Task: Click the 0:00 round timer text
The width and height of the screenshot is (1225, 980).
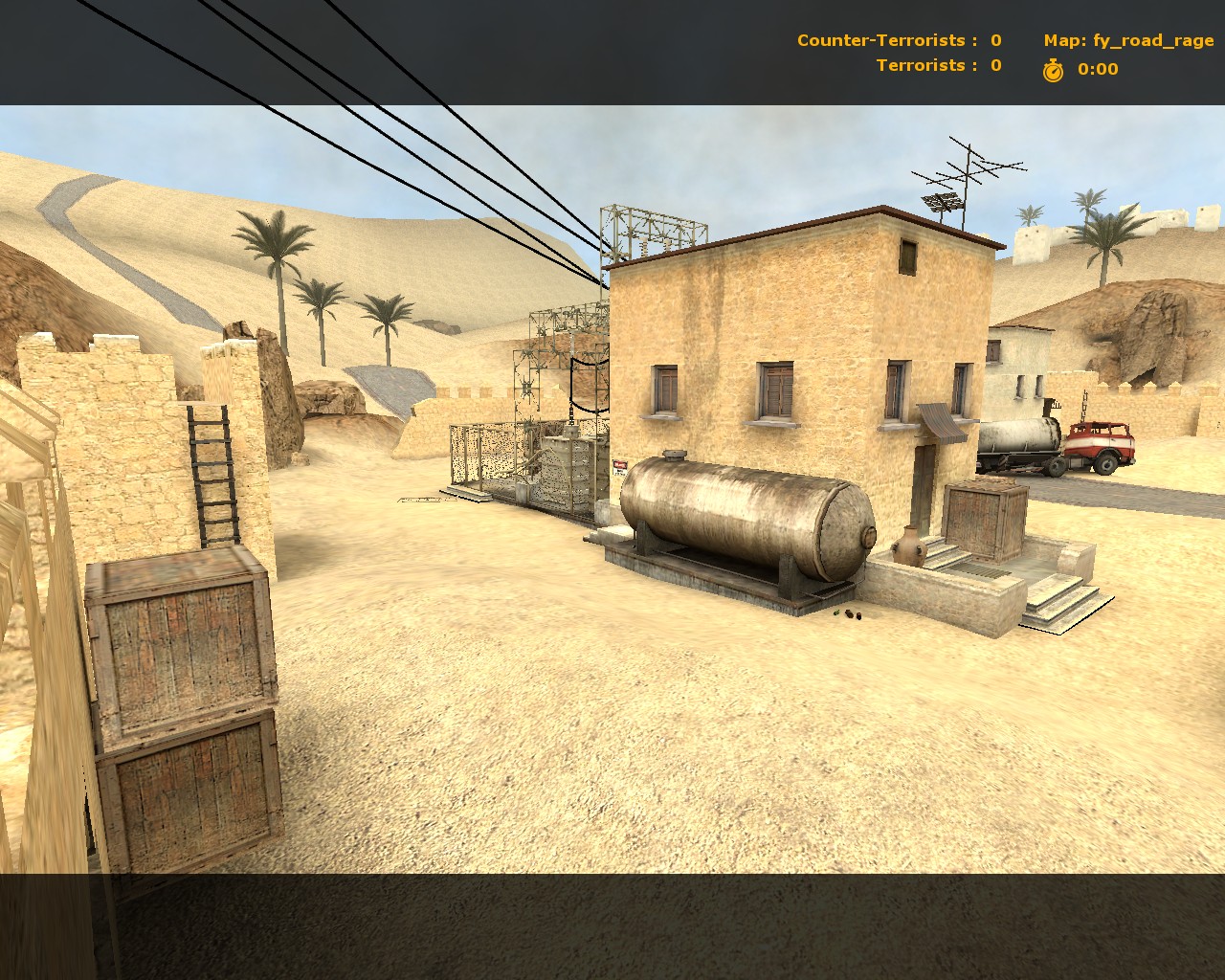Action: (1096, 69)
